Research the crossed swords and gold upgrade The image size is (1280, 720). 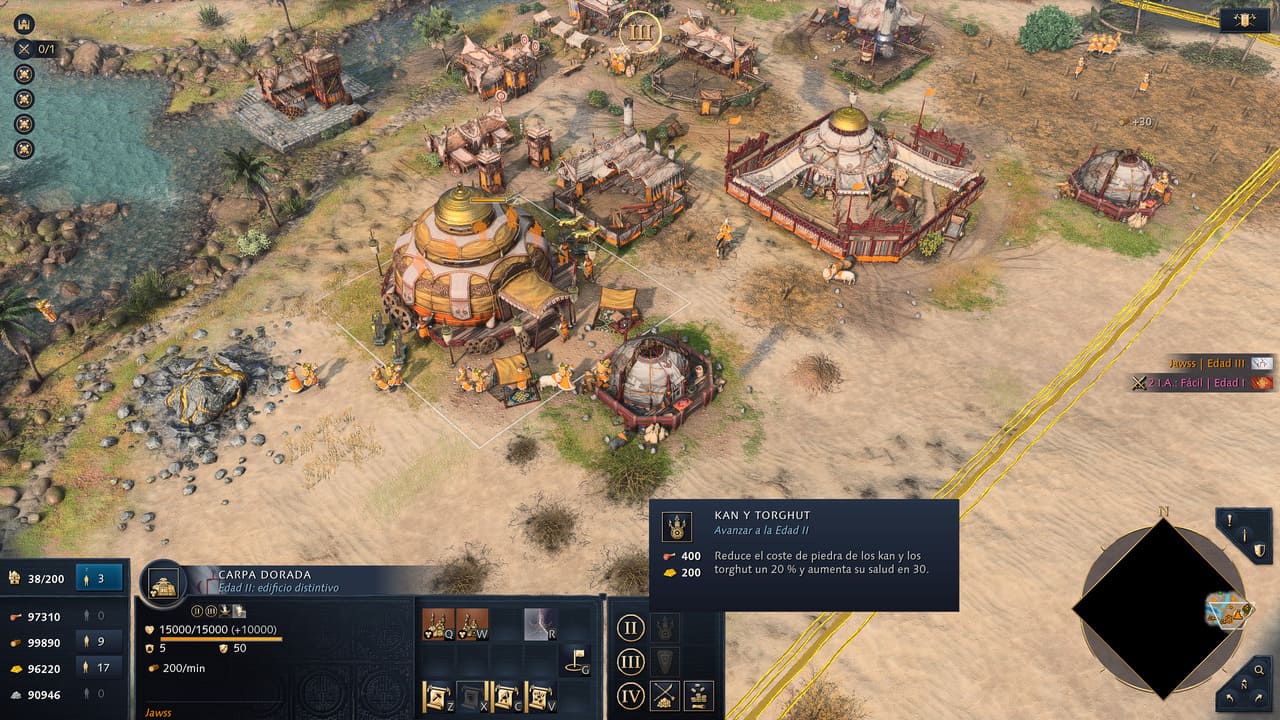point(664,695)
